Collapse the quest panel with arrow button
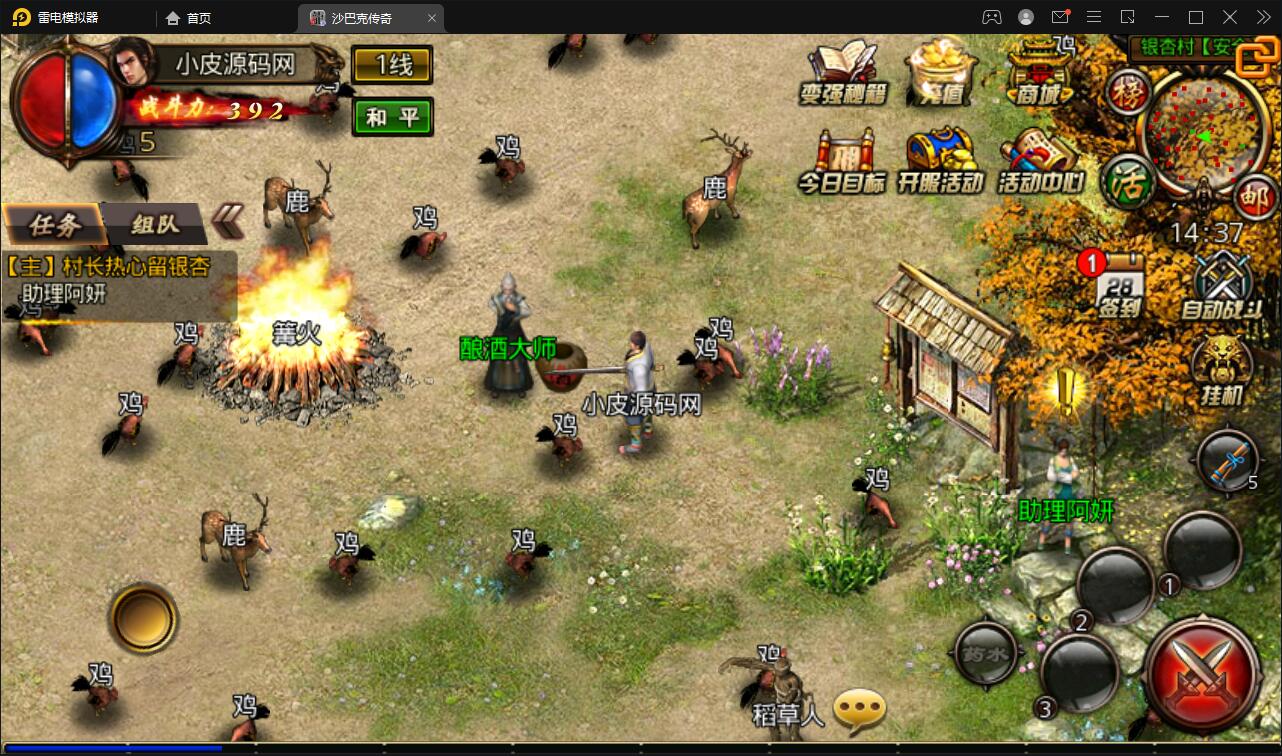The height and width of the screenshot is (756, 1282). pyautogui.click(x=229, y=221)
